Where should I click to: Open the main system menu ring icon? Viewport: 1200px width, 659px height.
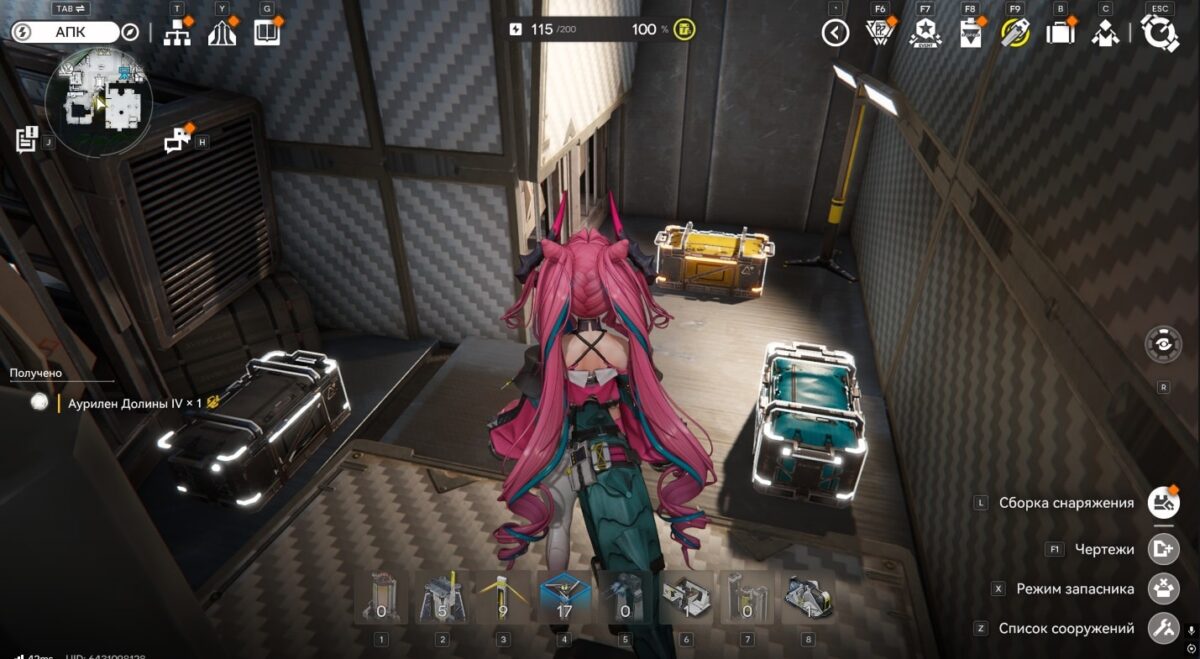(x=1160, y=33)
